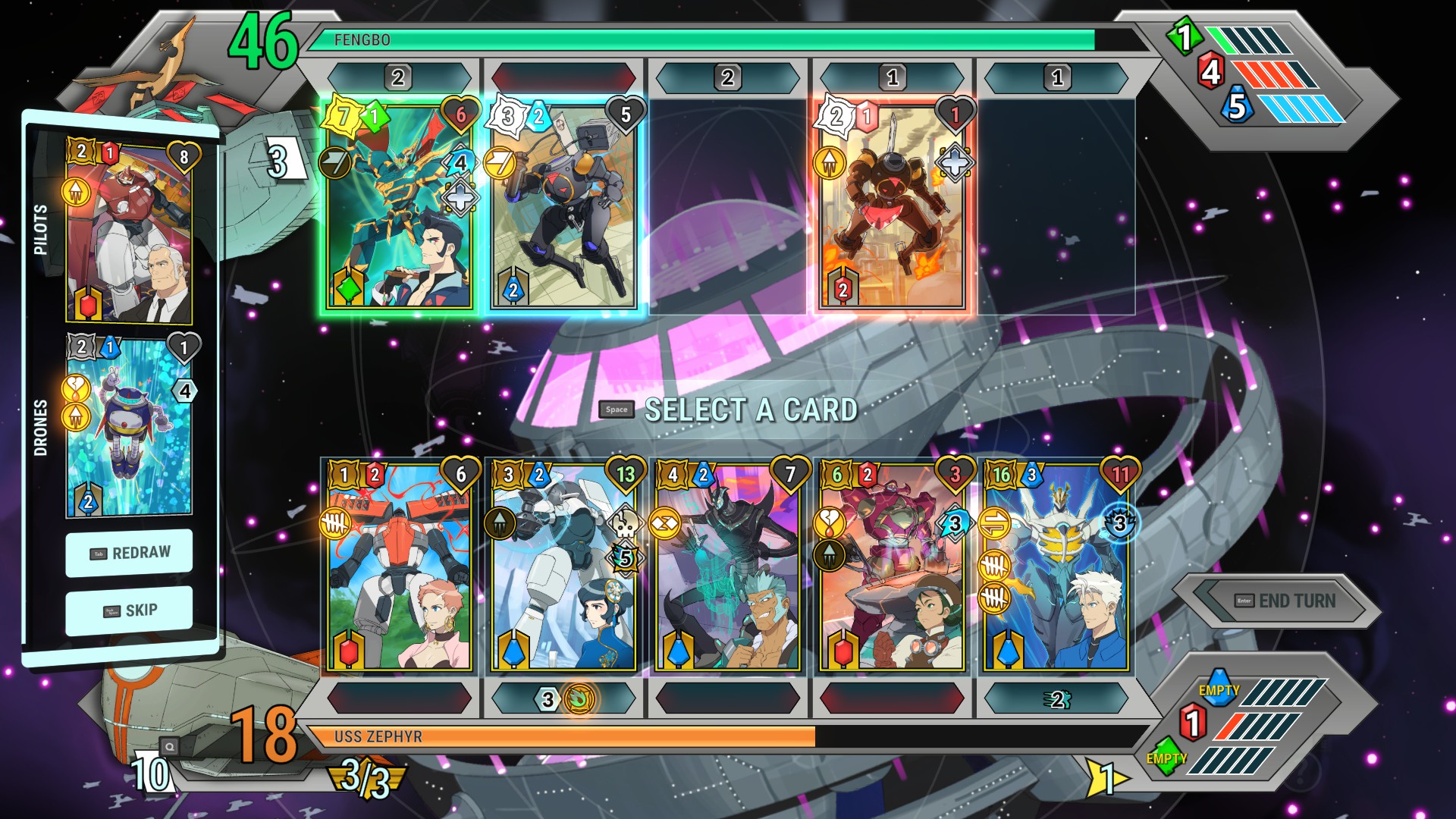Select the dark horned mech card with 7 health
Image resolution: width=1456 pixels, height=819 pixels.
coord(728,569)
